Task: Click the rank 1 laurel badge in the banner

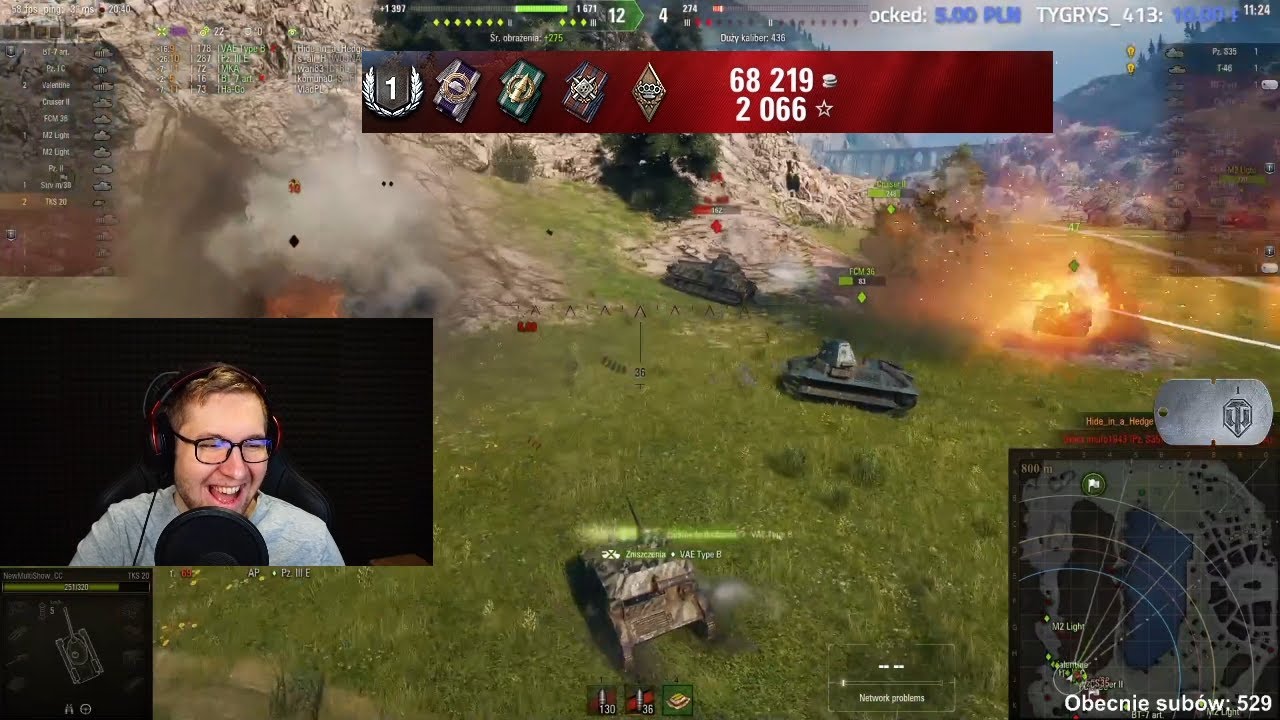Action: point(392,91)
